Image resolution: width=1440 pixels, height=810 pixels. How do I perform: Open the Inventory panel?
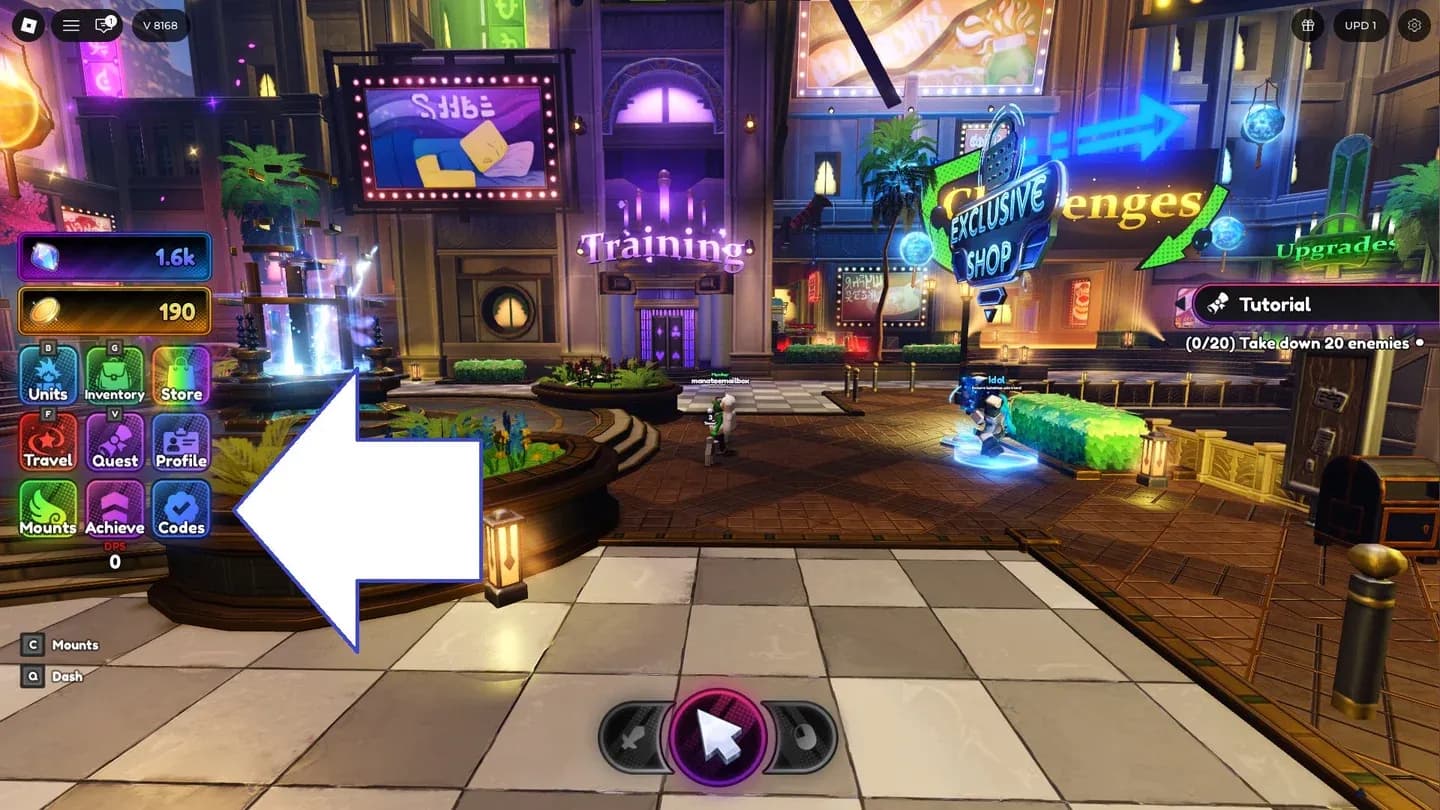coord(114,375)
